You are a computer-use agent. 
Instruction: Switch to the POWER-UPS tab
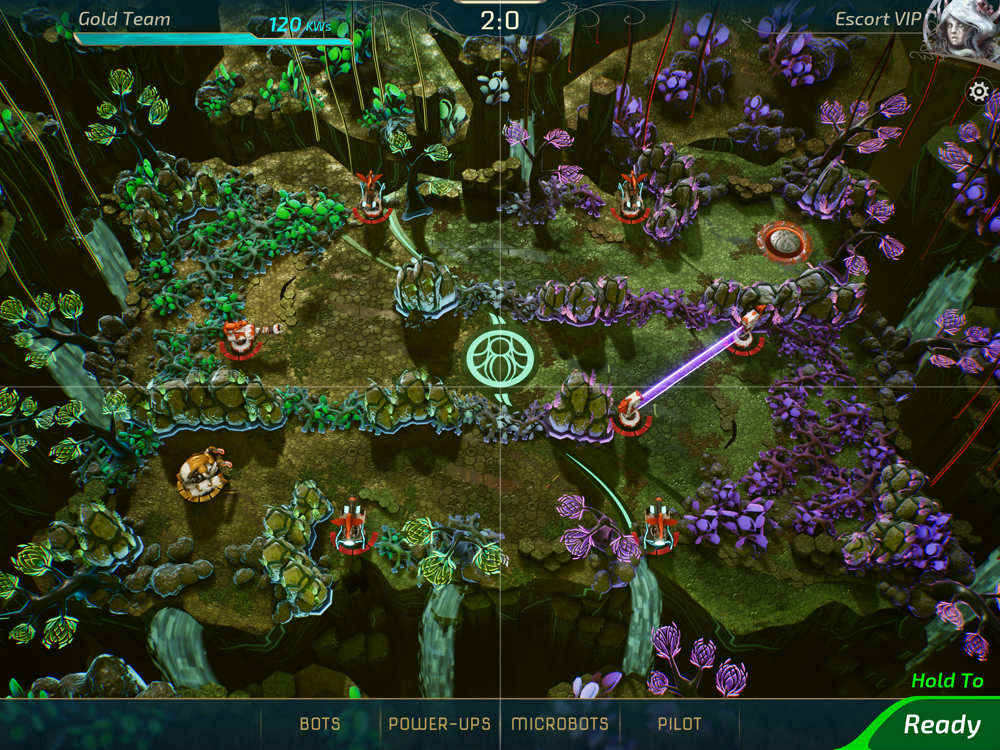(x=439, y=724)
